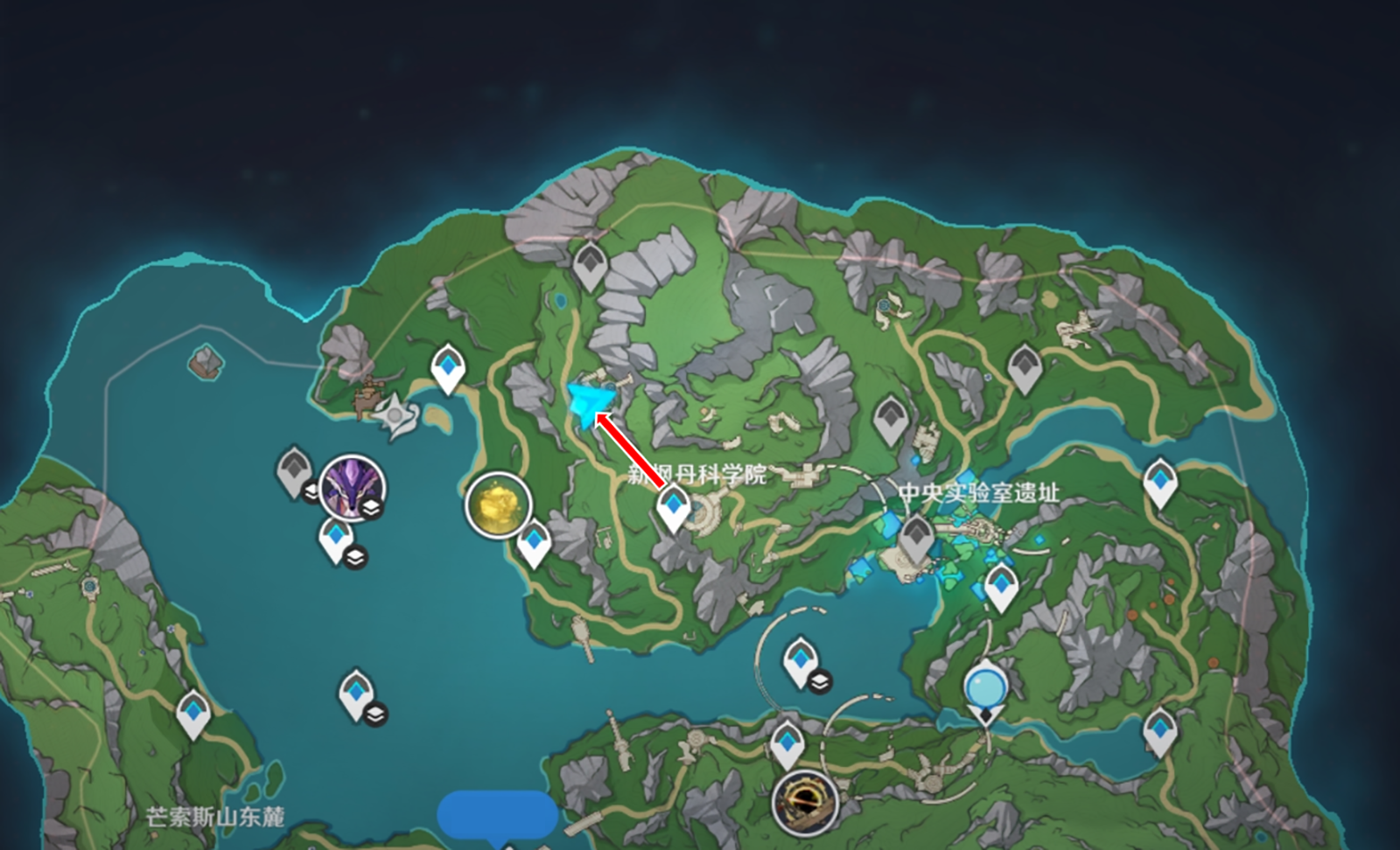Click the gray waypoint marker near the eastern map edge
Viewport: 1400px width, 850px height.
pyautogui.click(x=1023, y=368)
